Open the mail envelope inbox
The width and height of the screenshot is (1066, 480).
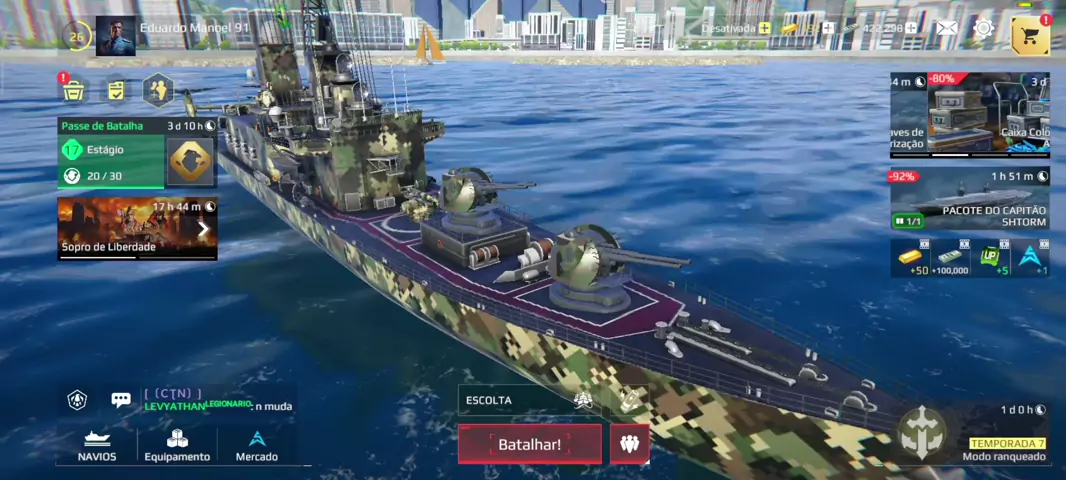point(946,29)
